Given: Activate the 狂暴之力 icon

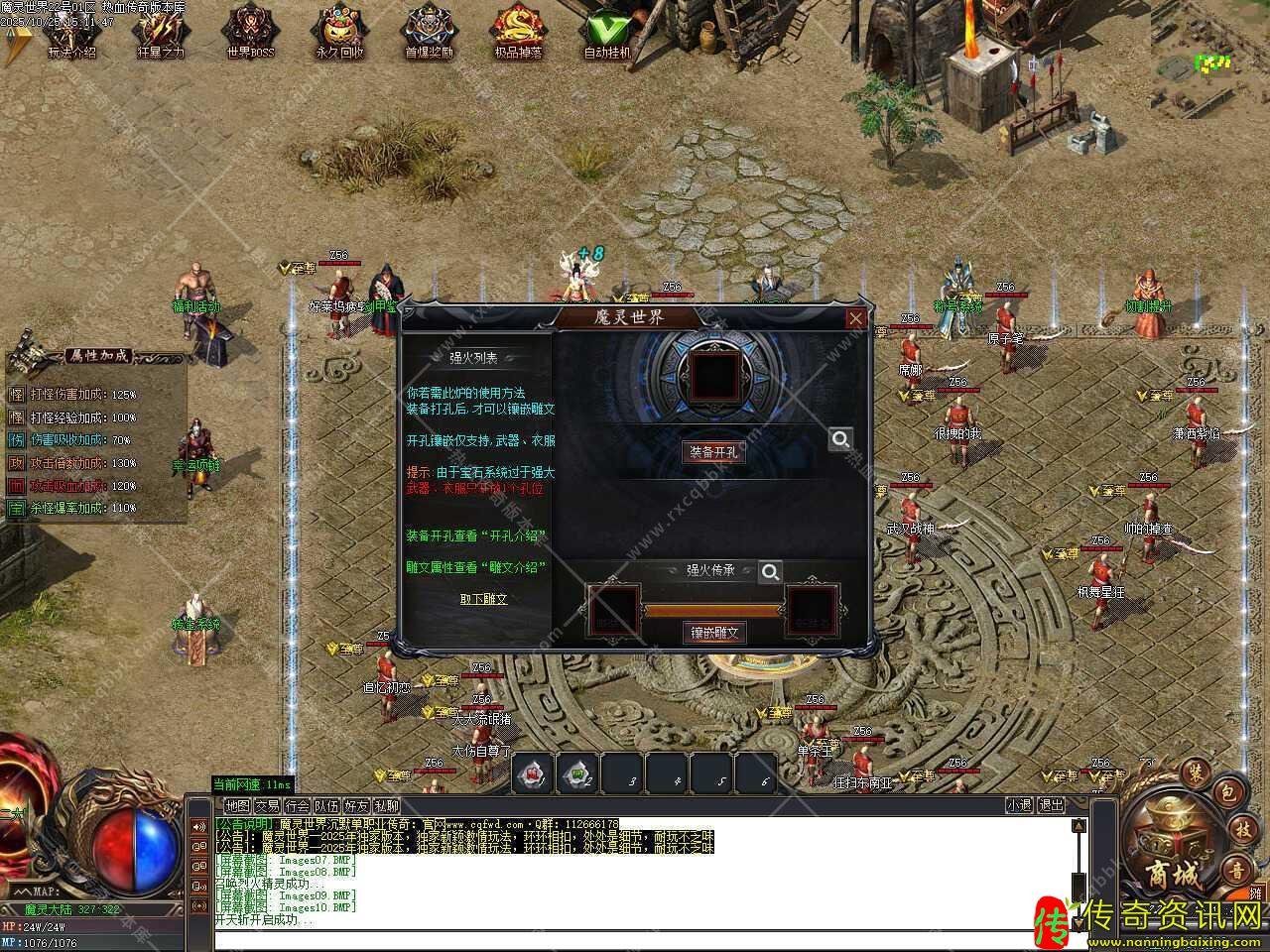Looking at the screenshot, I should (x=160, y=33).
